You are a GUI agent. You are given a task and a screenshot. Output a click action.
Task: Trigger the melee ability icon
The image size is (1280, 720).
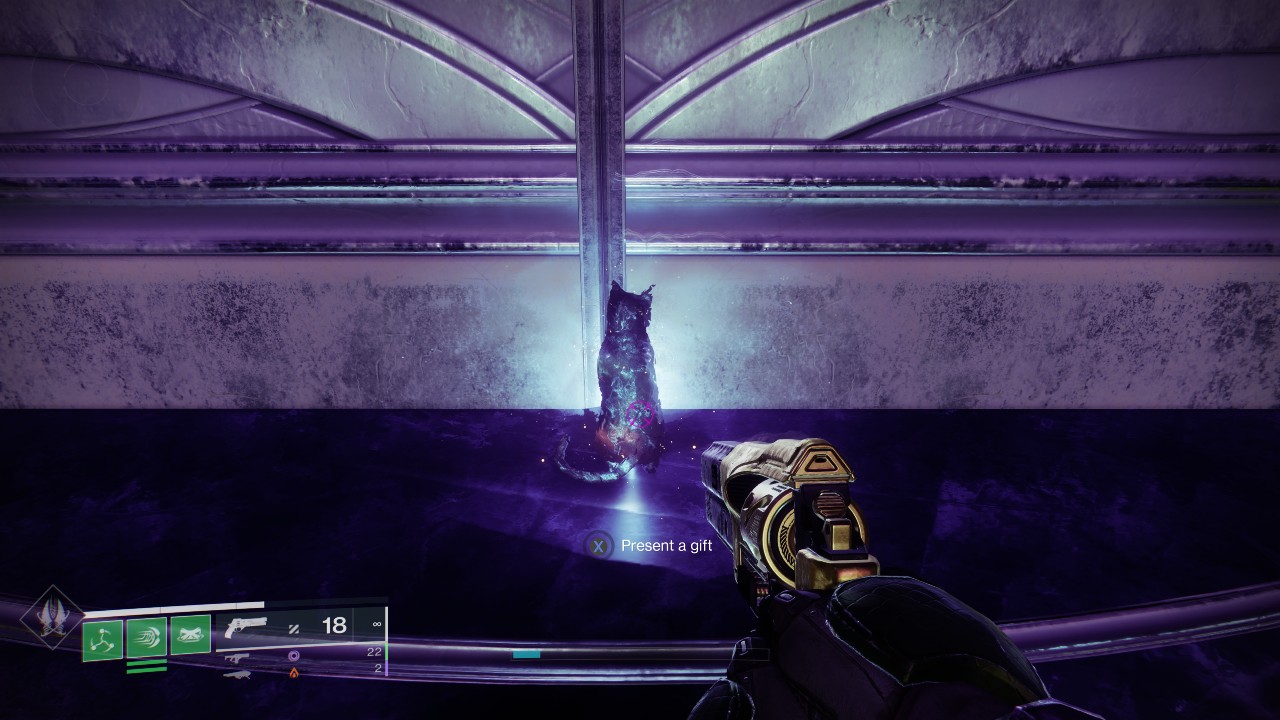147,637
